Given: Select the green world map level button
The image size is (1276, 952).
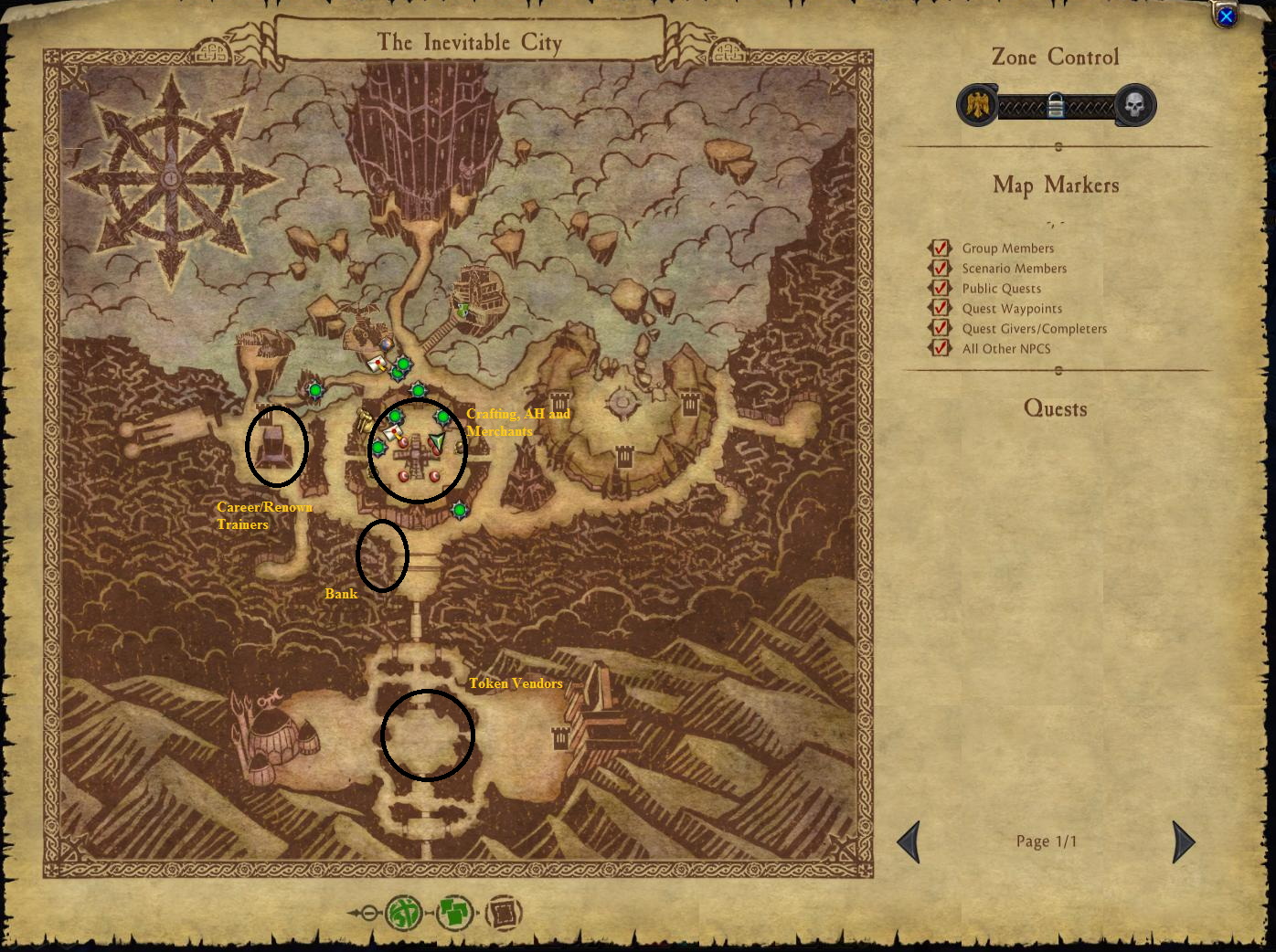Looking at the screenshot, I should (x=404, y=912).
